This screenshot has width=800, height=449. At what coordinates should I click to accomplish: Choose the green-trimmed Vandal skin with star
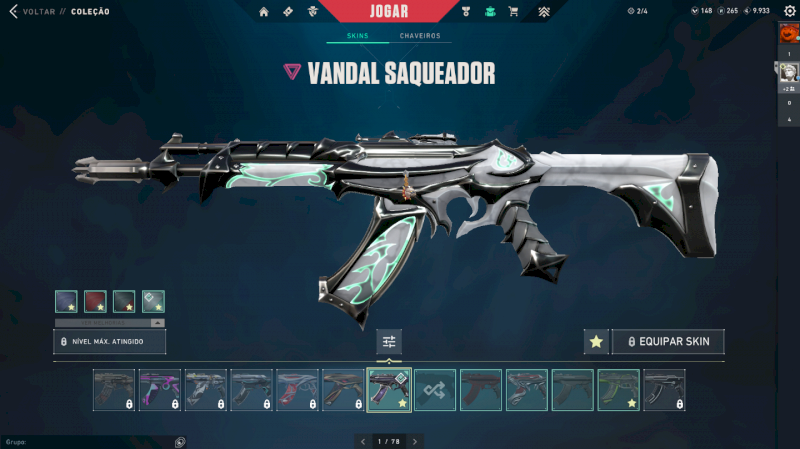pyautogui.click(x=618, y=390)
